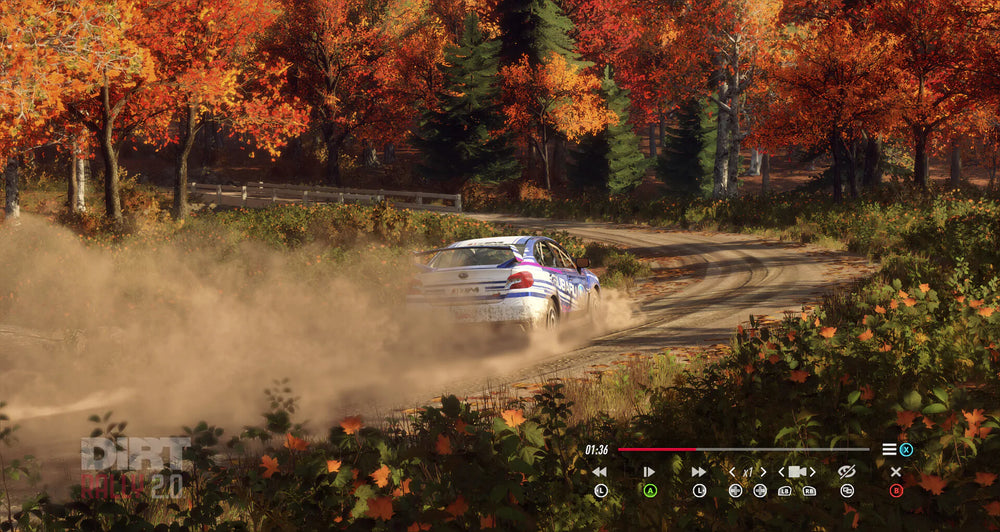Open the replay options menu icon
The image size is (1000, 532).
tap(889, 450)
